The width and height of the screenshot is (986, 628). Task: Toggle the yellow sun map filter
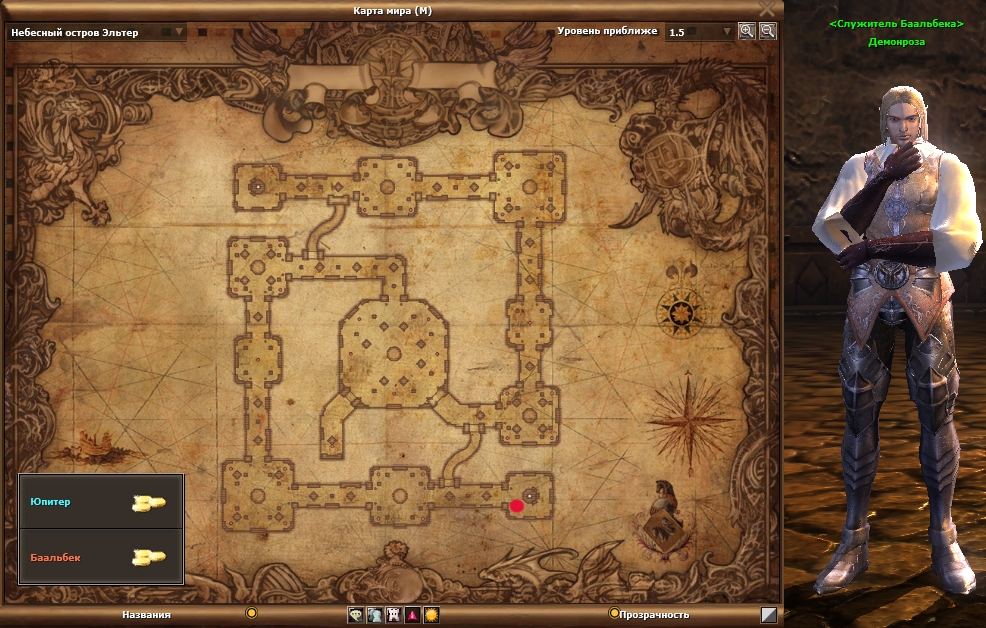click(431, 615)
